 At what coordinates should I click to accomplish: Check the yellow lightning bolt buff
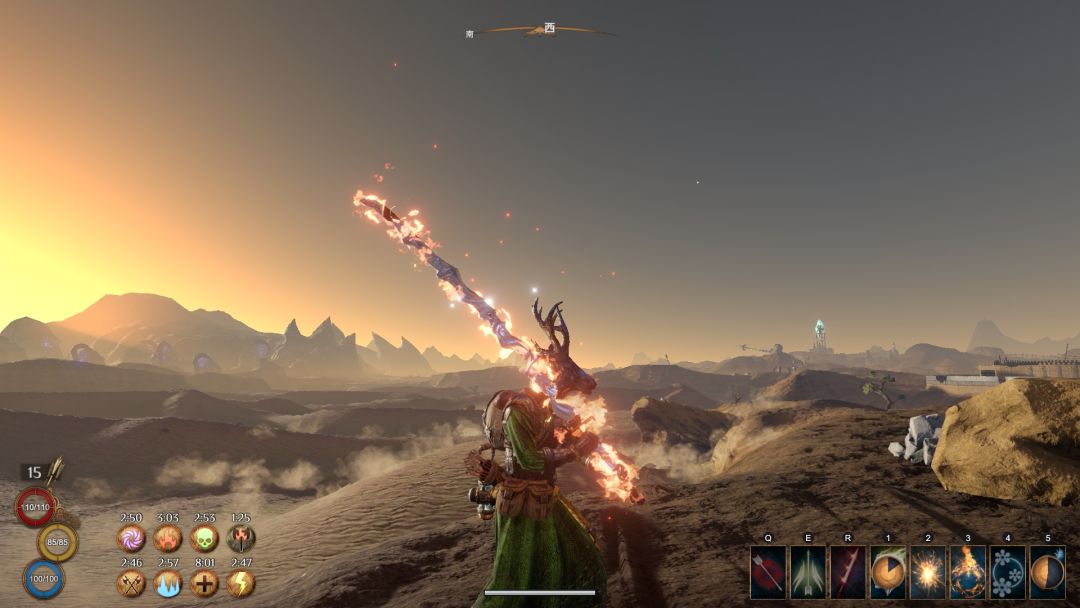[241, 583]
